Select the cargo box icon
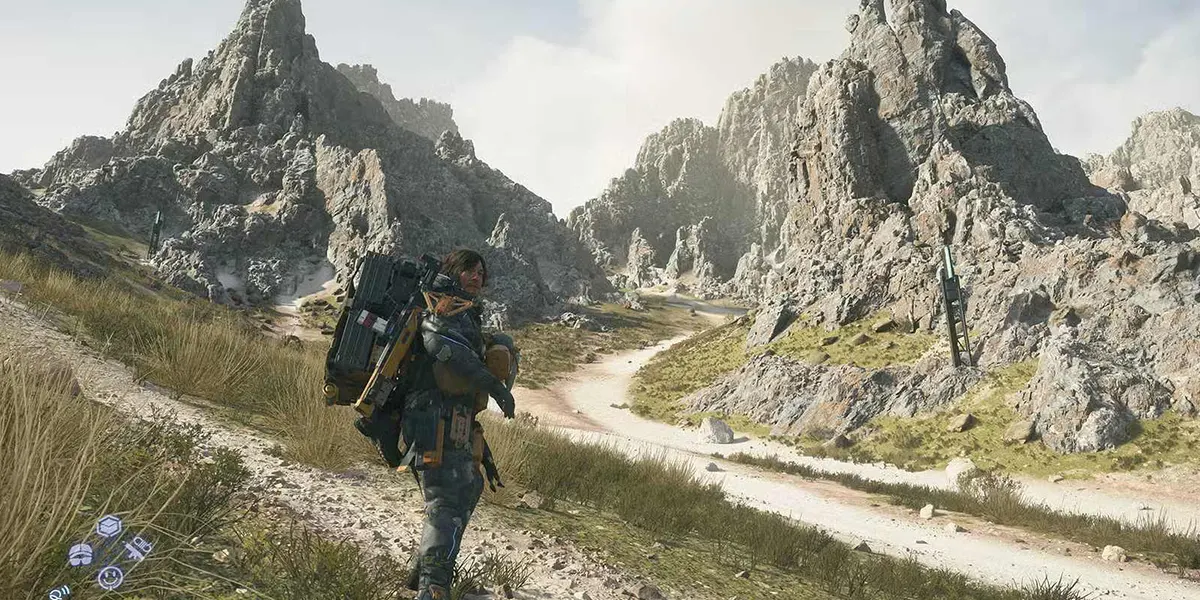This screenshot has height=600, width=1200. click(109, 526)
